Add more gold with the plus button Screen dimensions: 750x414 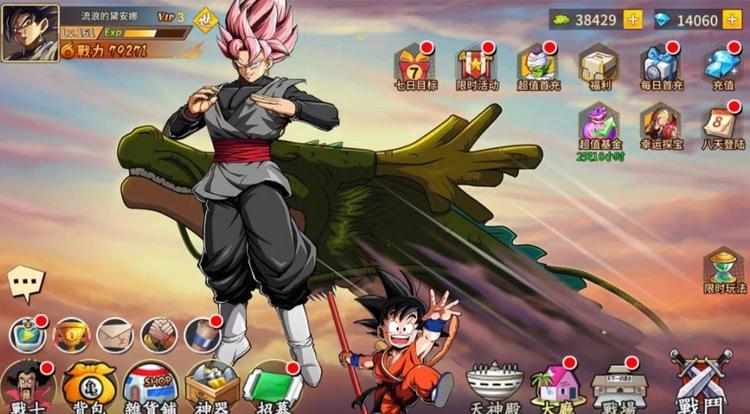tap(633, 20)
